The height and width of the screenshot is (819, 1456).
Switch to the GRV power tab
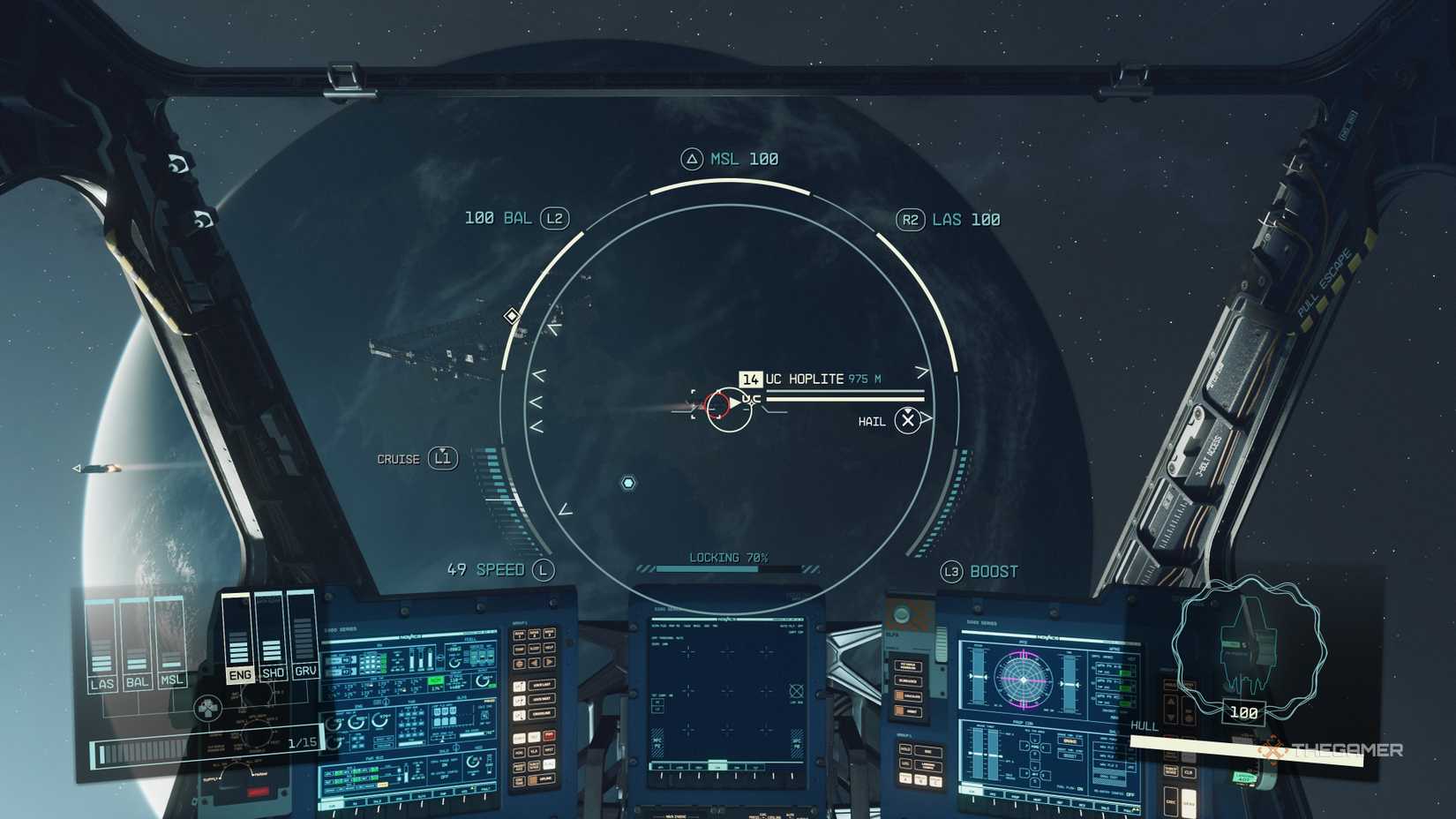point(306,671)
